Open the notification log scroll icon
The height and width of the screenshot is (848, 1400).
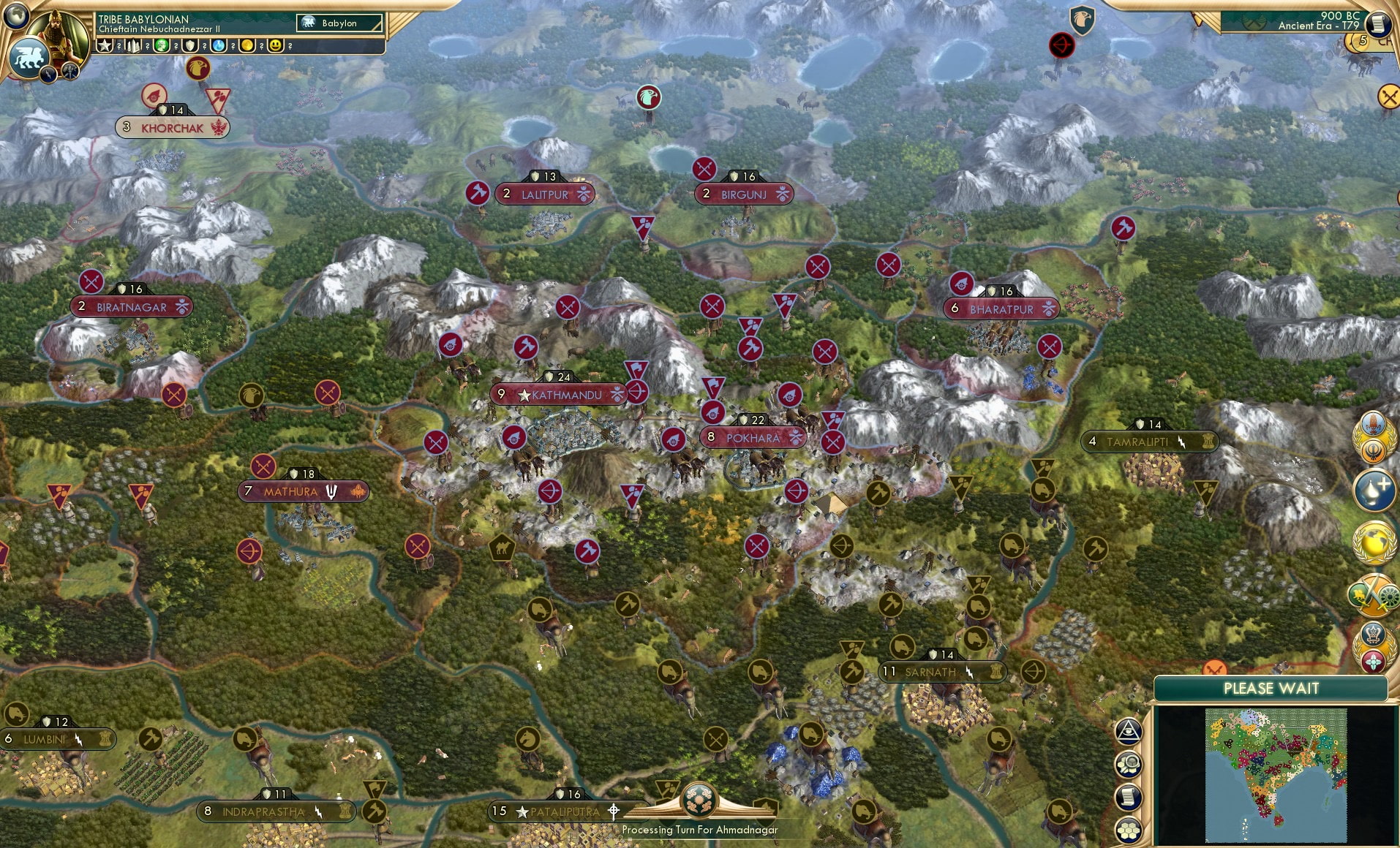(1129, 797)
